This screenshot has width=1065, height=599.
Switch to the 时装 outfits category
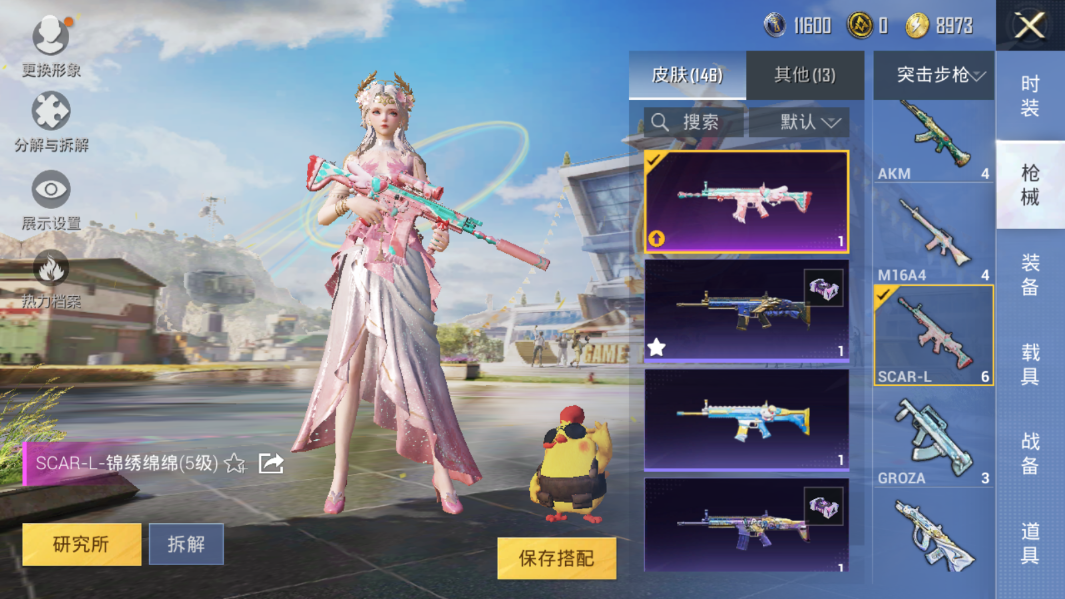click(1030, 96)
